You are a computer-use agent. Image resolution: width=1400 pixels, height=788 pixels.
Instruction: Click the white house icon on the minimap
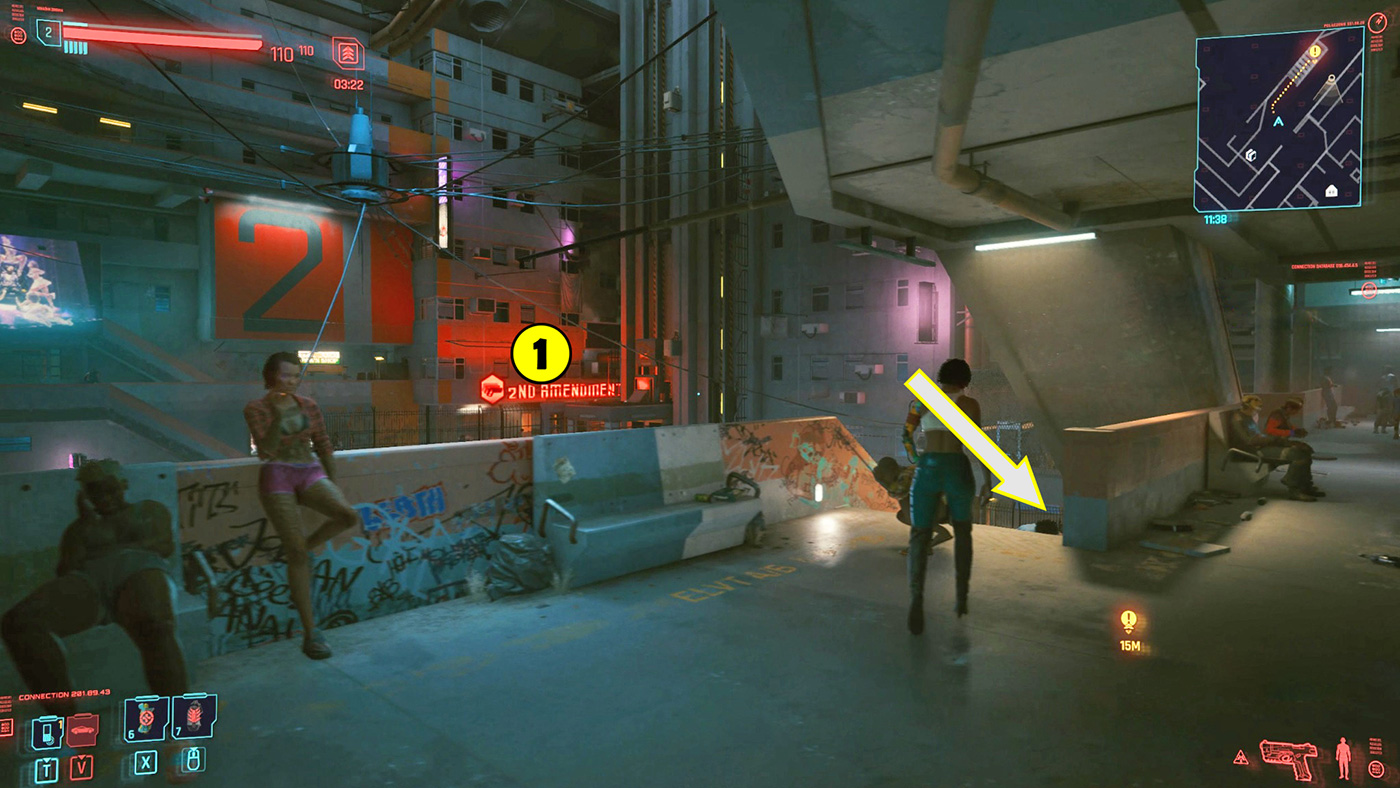pyautogui.click(x=1331, y=190)
